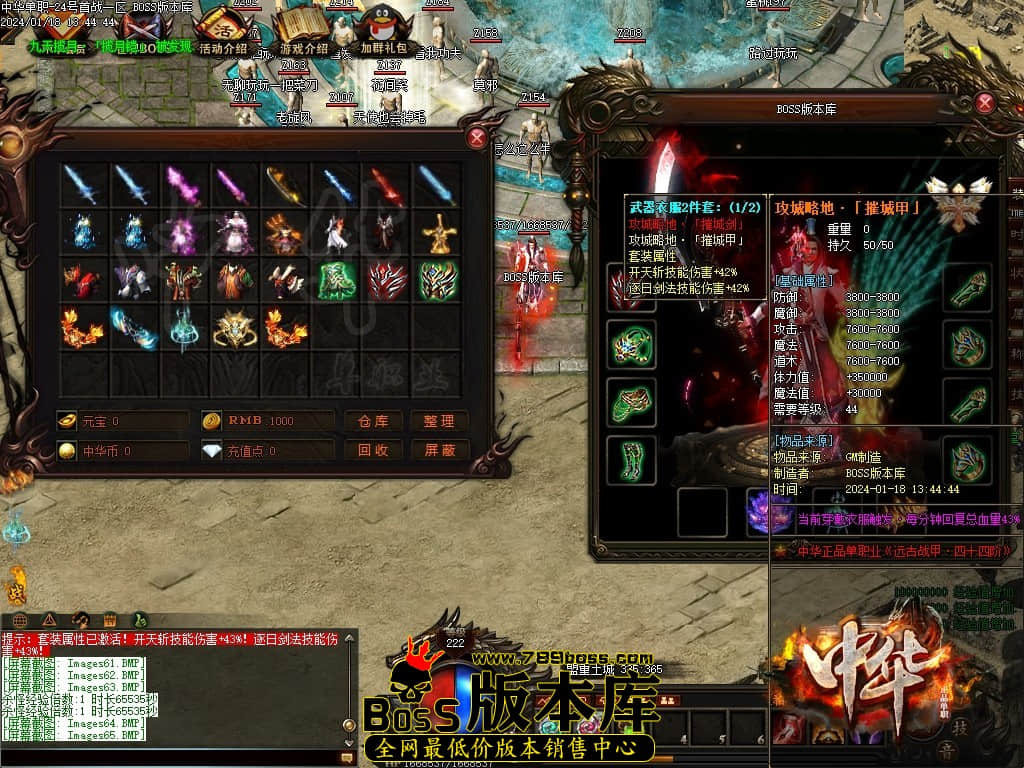
Task: Pick the golden cross statue item
Action: point(438,234)
